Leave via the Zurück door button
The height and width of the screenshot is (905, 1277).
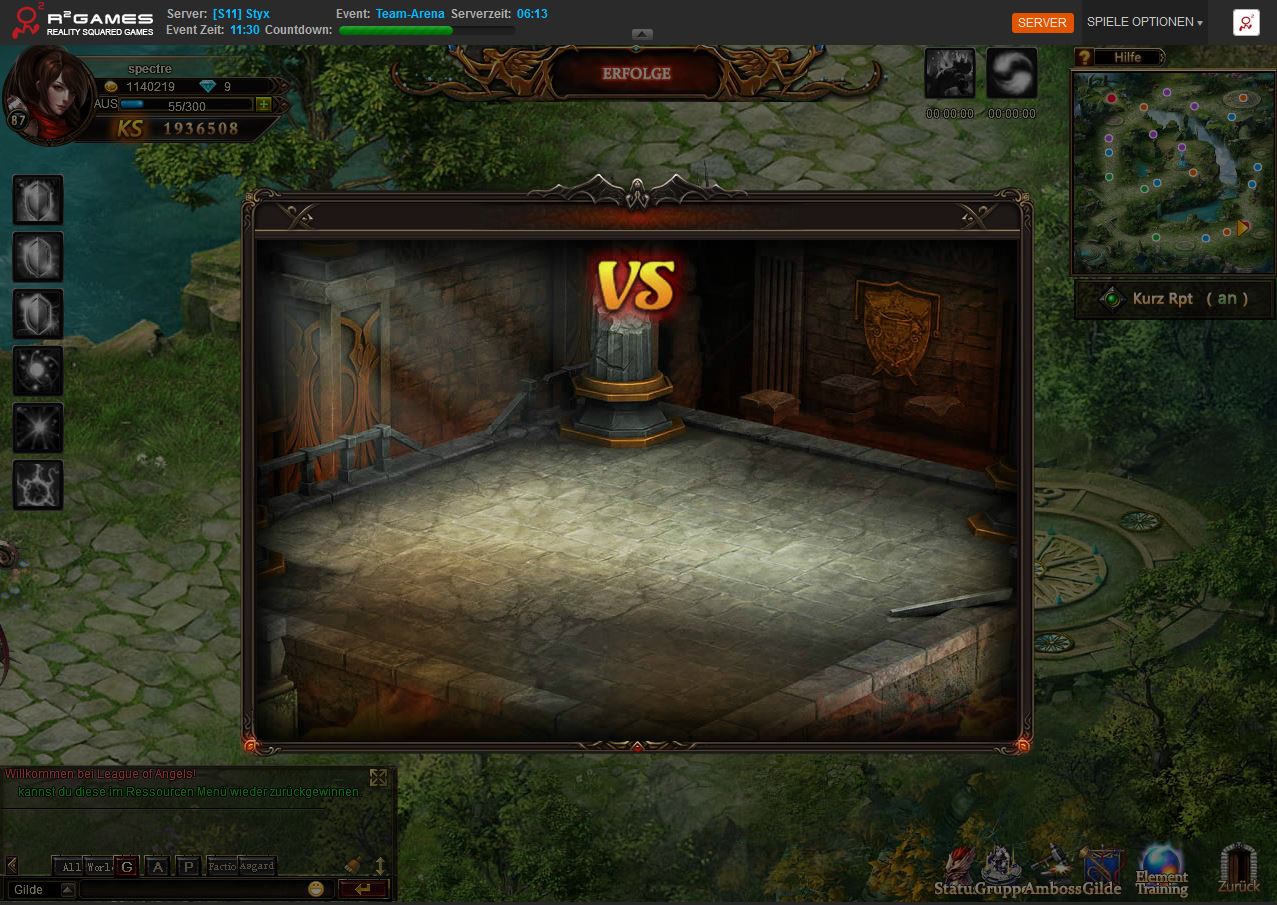[x=1238, y=868]
